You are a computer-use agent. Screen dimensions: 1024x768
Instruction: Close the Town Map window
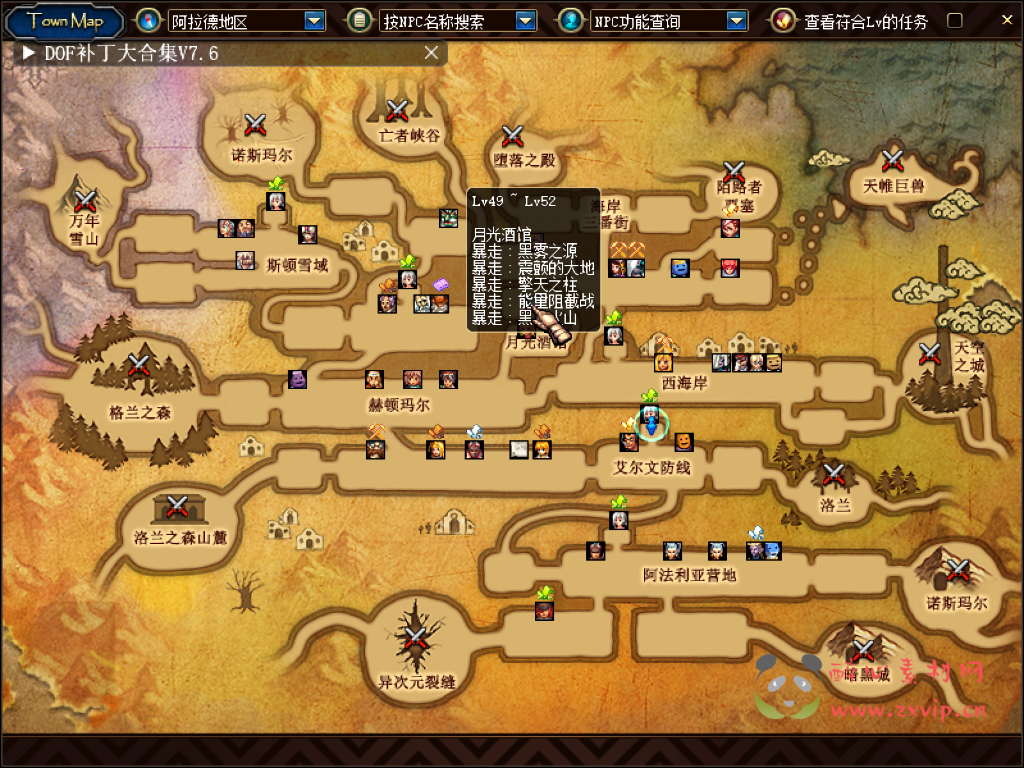pos(1007,19)
